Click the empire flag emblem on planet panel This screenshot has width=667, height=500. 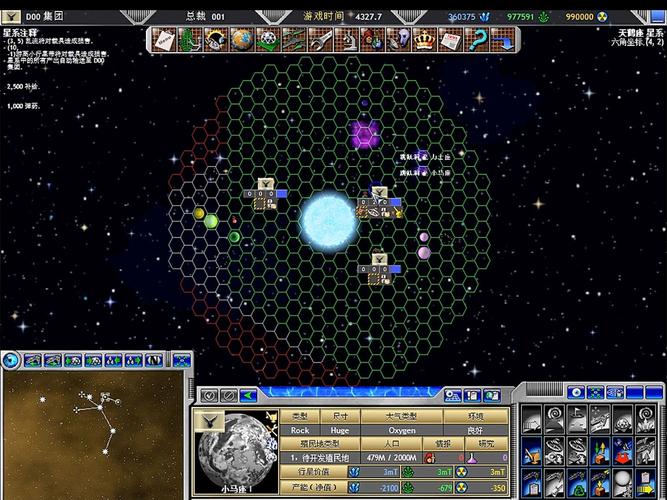point(207,421)
